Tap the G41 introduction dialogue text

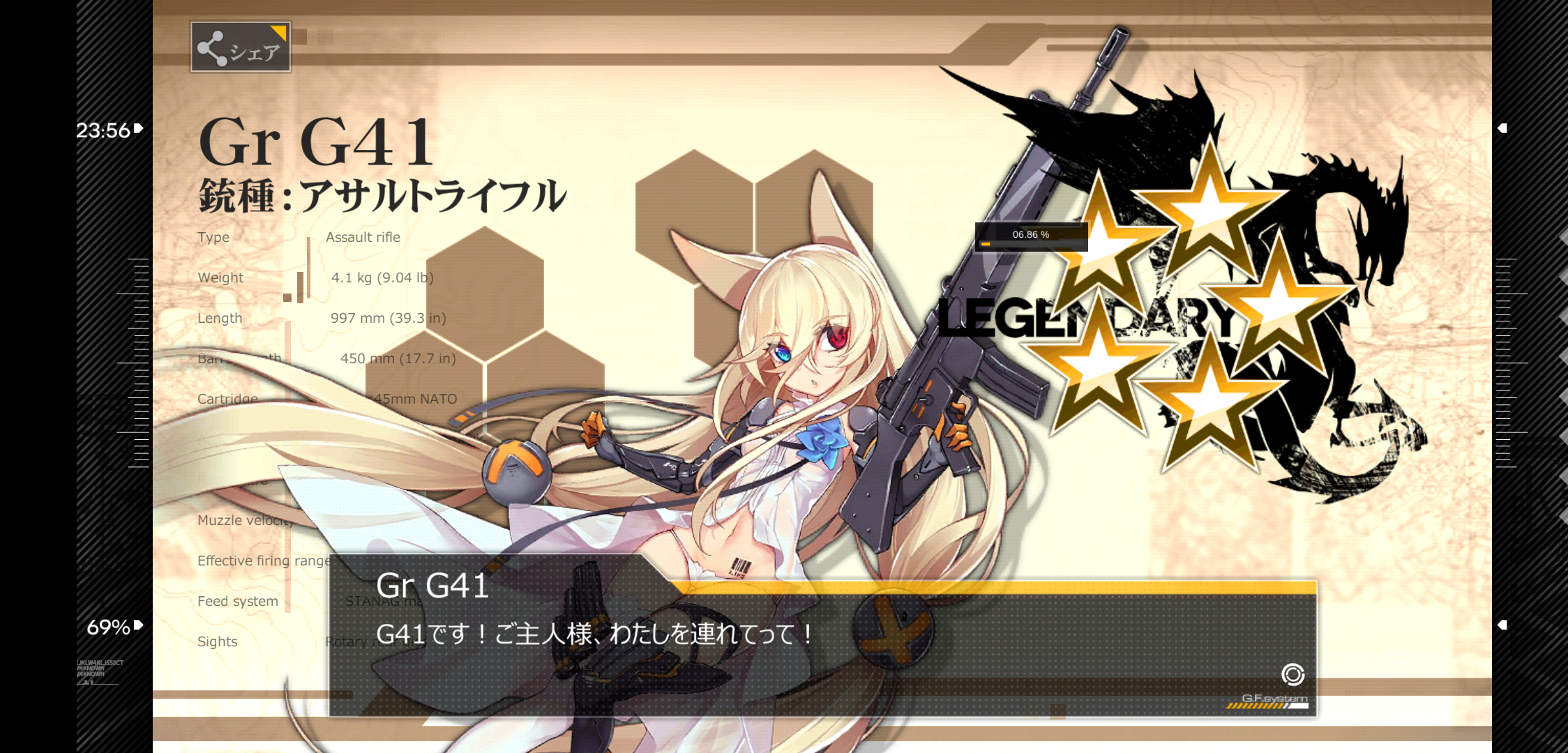click(x=596, y=634)
